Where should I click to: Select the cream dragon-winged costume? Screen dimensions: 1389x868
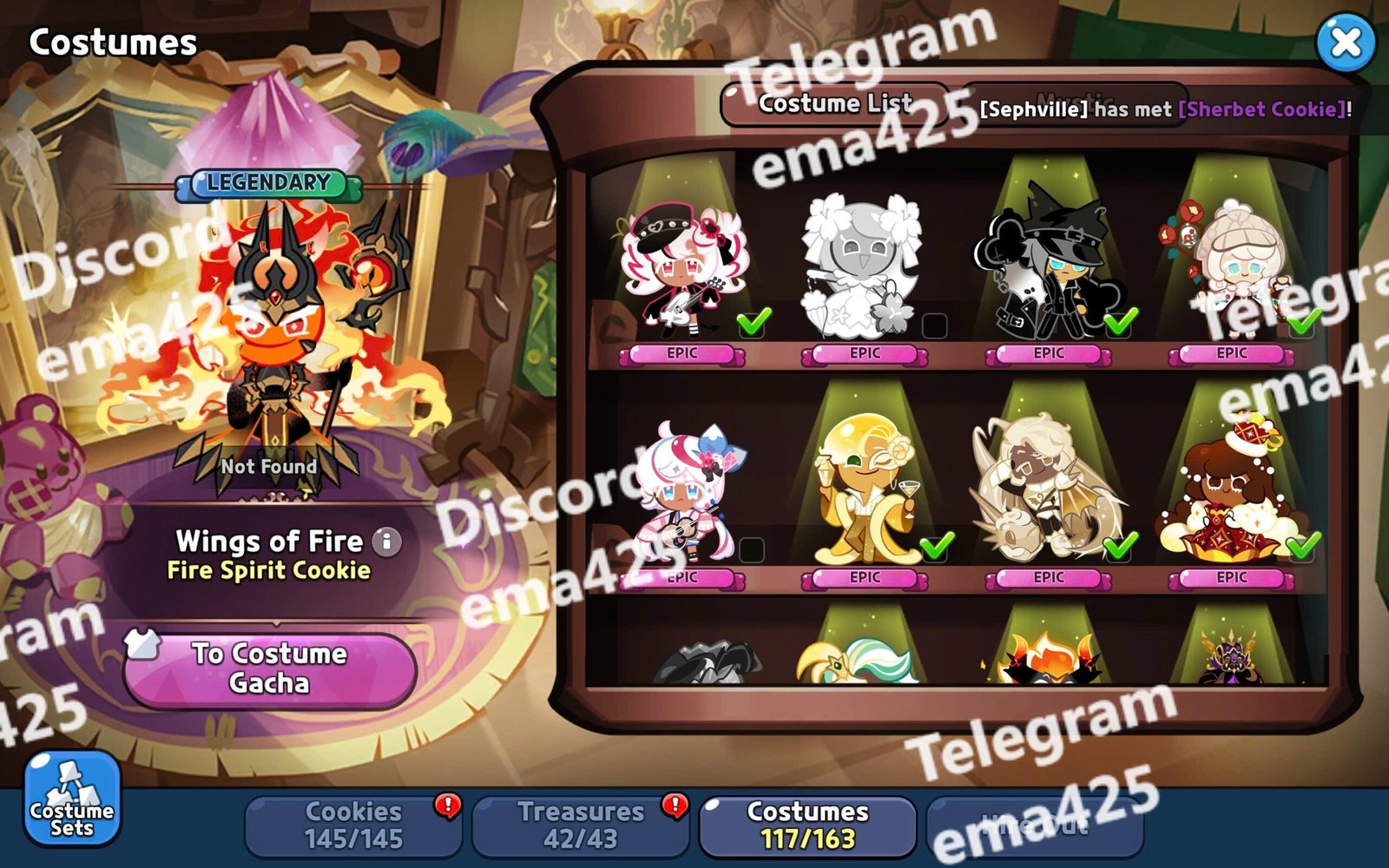[x=1048, y=495]
